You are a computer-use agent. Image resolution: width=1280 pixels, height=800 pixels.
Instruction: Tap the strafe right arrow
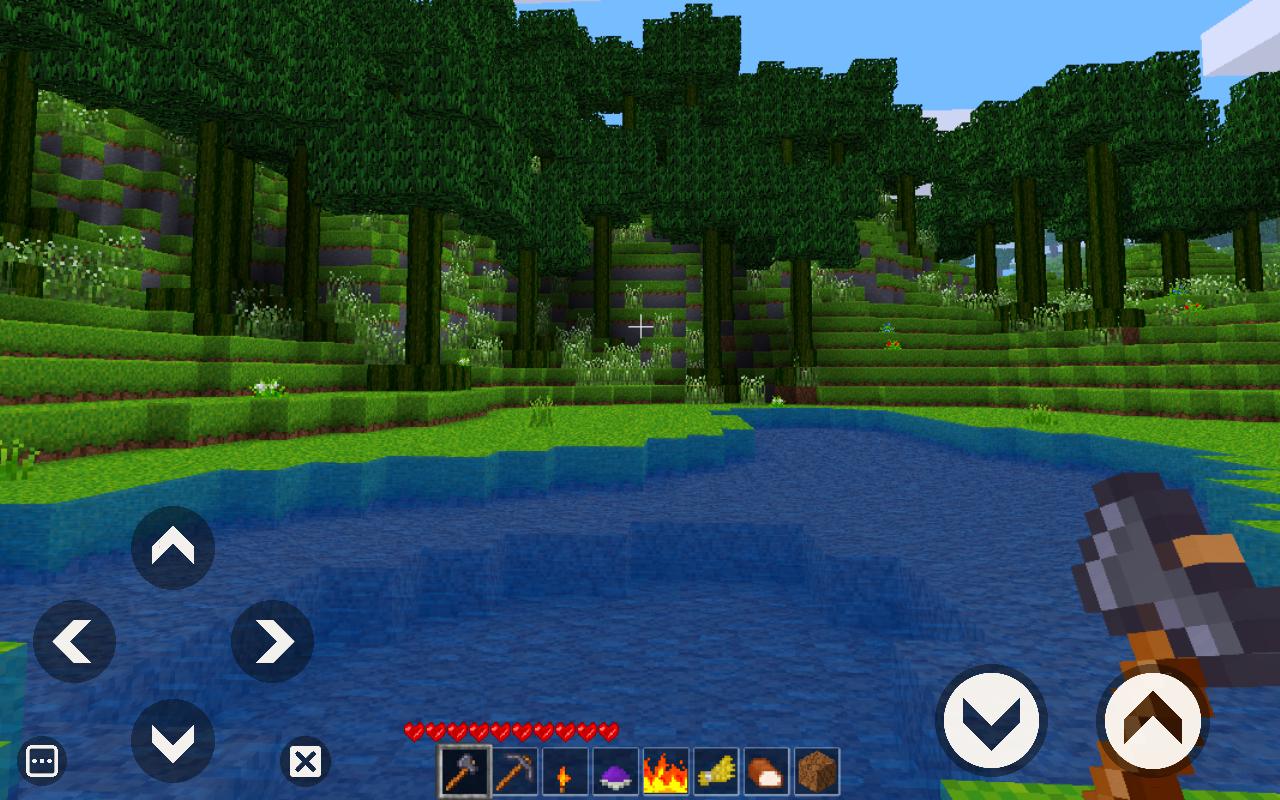tap(271, 641)
